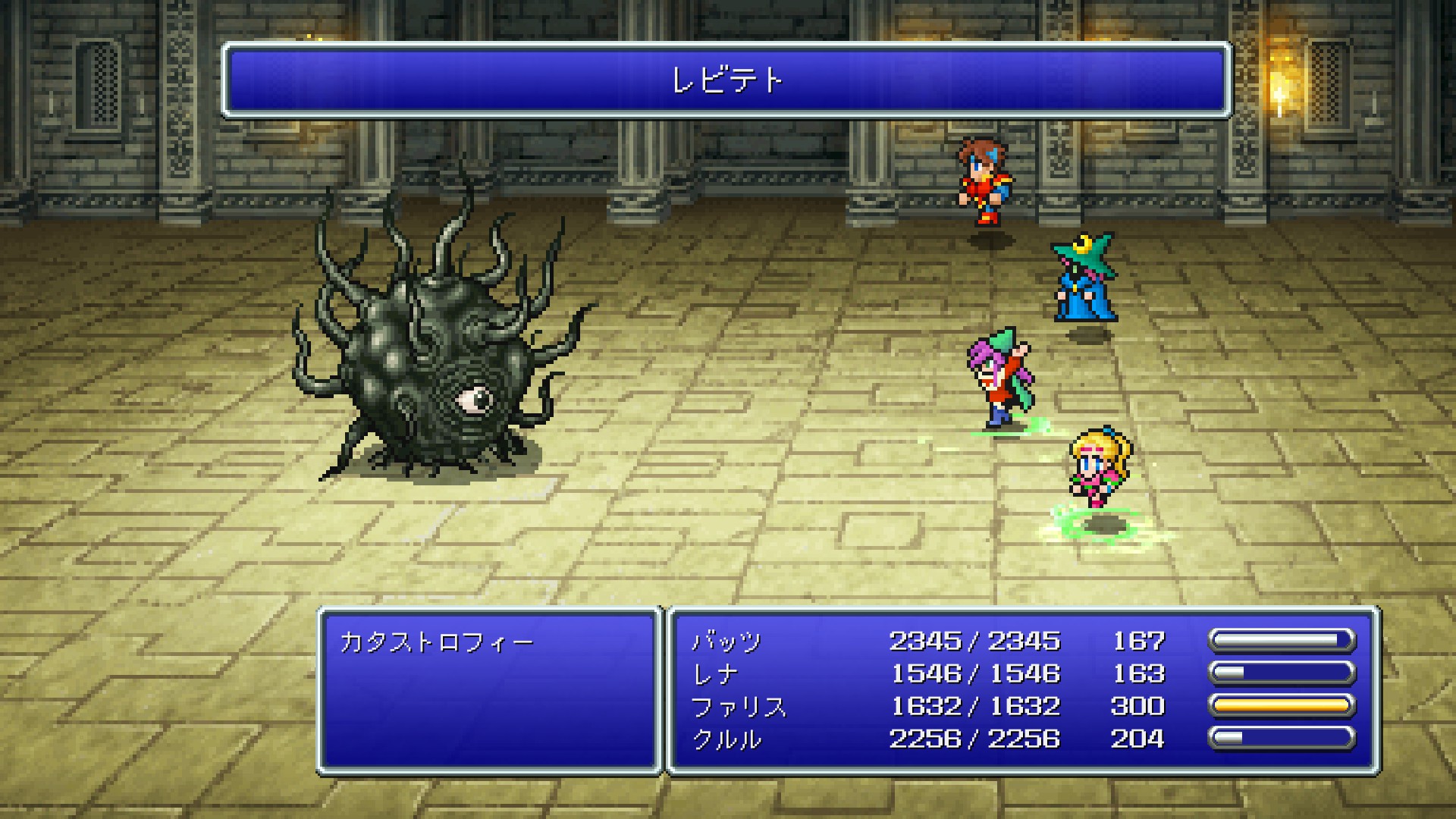This screenshot has width=1456, height=819.
Task: Select カタストロフィー in the enemy list
Action: tap(437, 643)
